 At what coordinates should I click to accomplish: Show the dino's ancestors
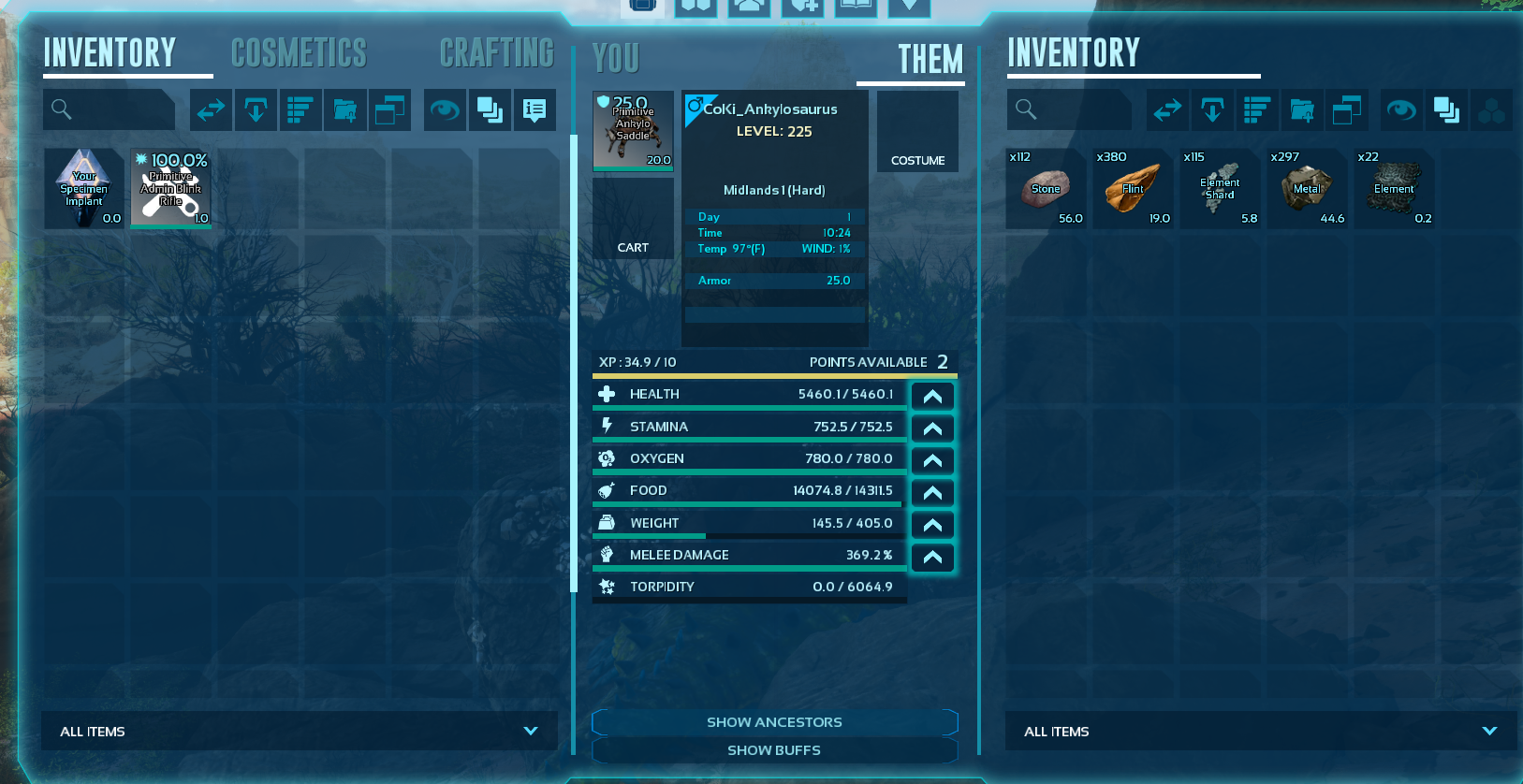(774, 722)
